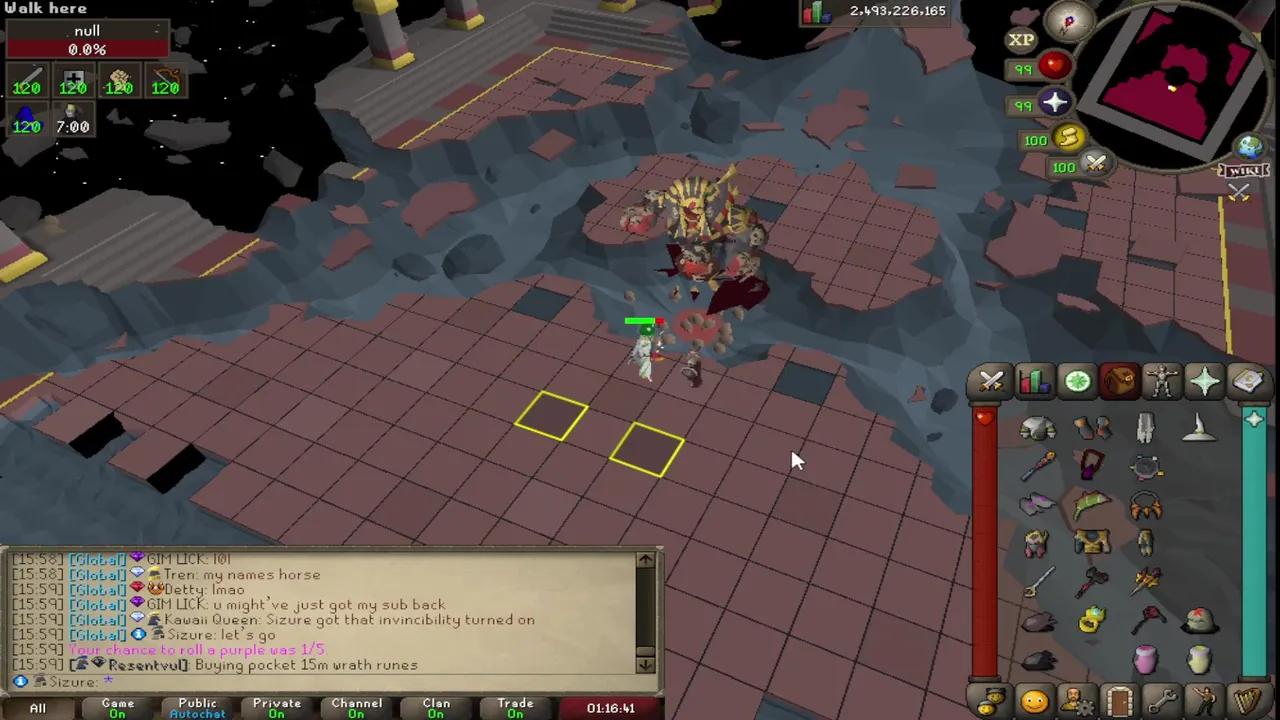The height and width of the screenshot is (720, 1280).
Task: Toggle run with the energy orb
Action: (x=1066, y=140)
